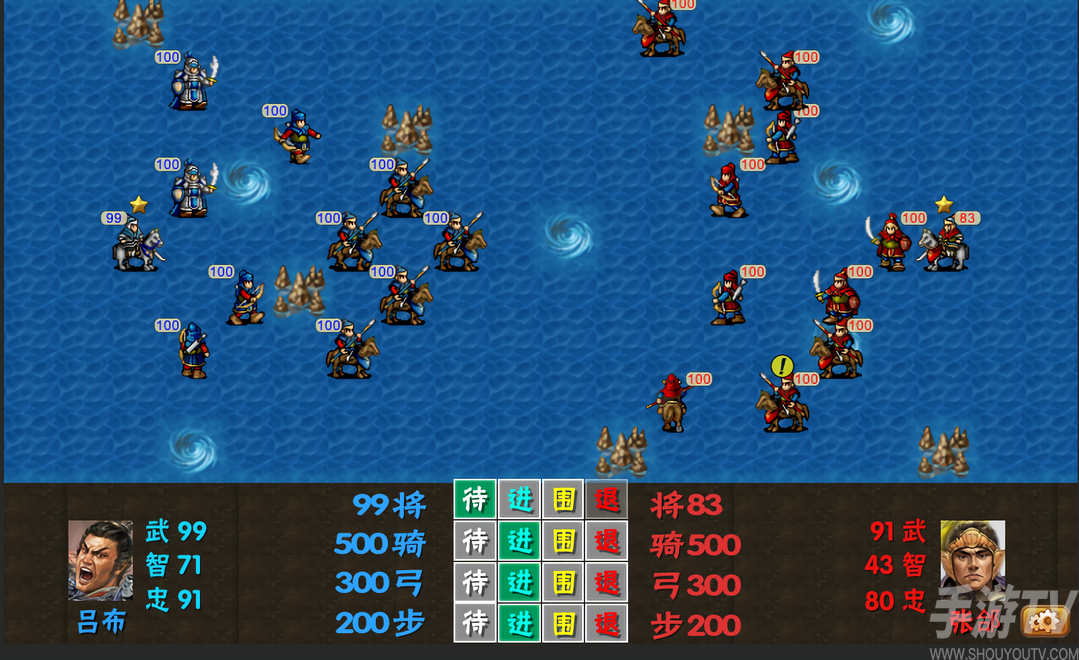The height and width of the screenshot is (660, 1079).
Task: Set archers (弓) row to 待 (wait)
Action: tap(475, 582)
